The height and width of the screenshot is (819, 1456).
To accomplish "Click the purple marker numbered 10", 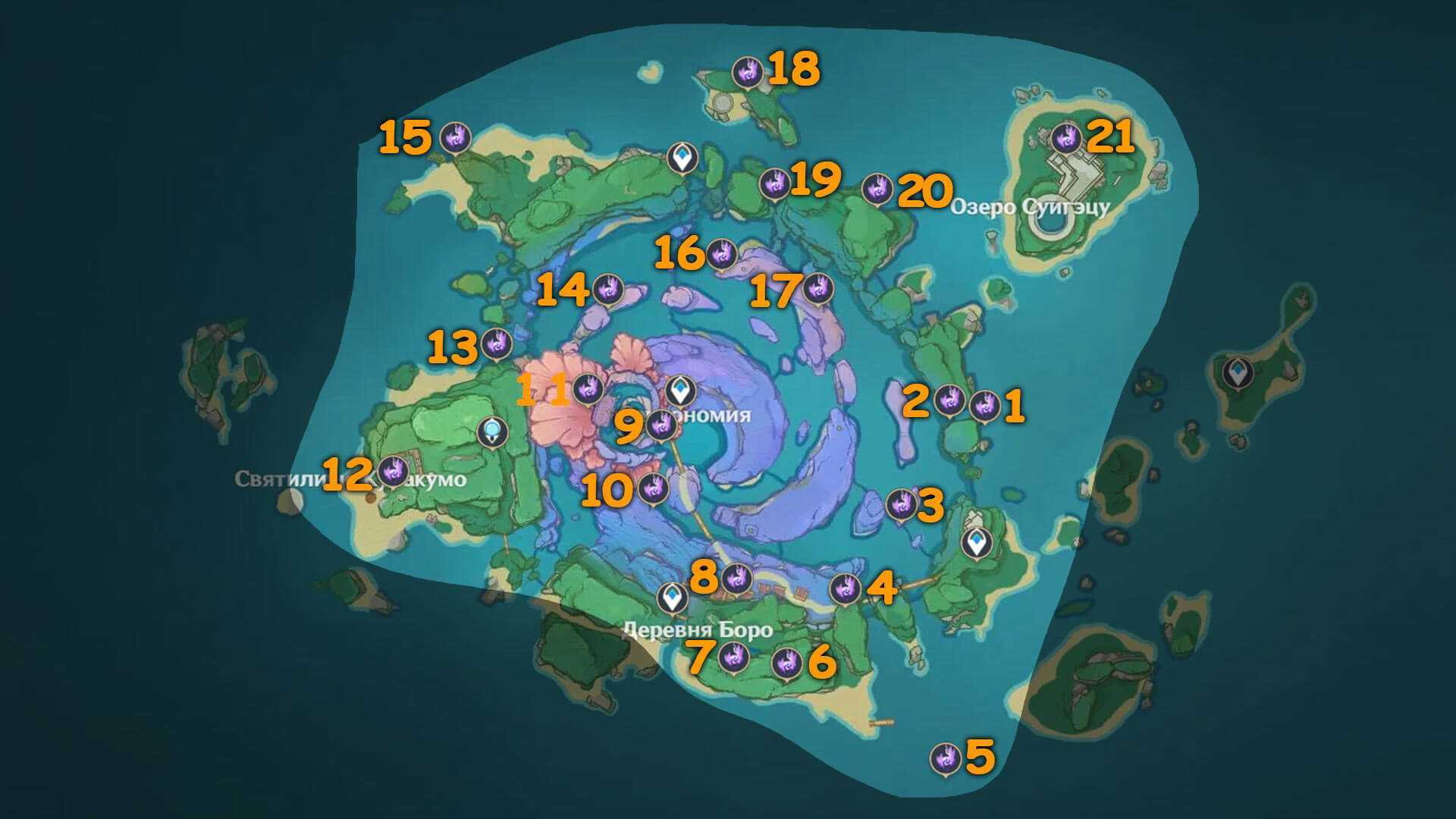I will (652, 488).
